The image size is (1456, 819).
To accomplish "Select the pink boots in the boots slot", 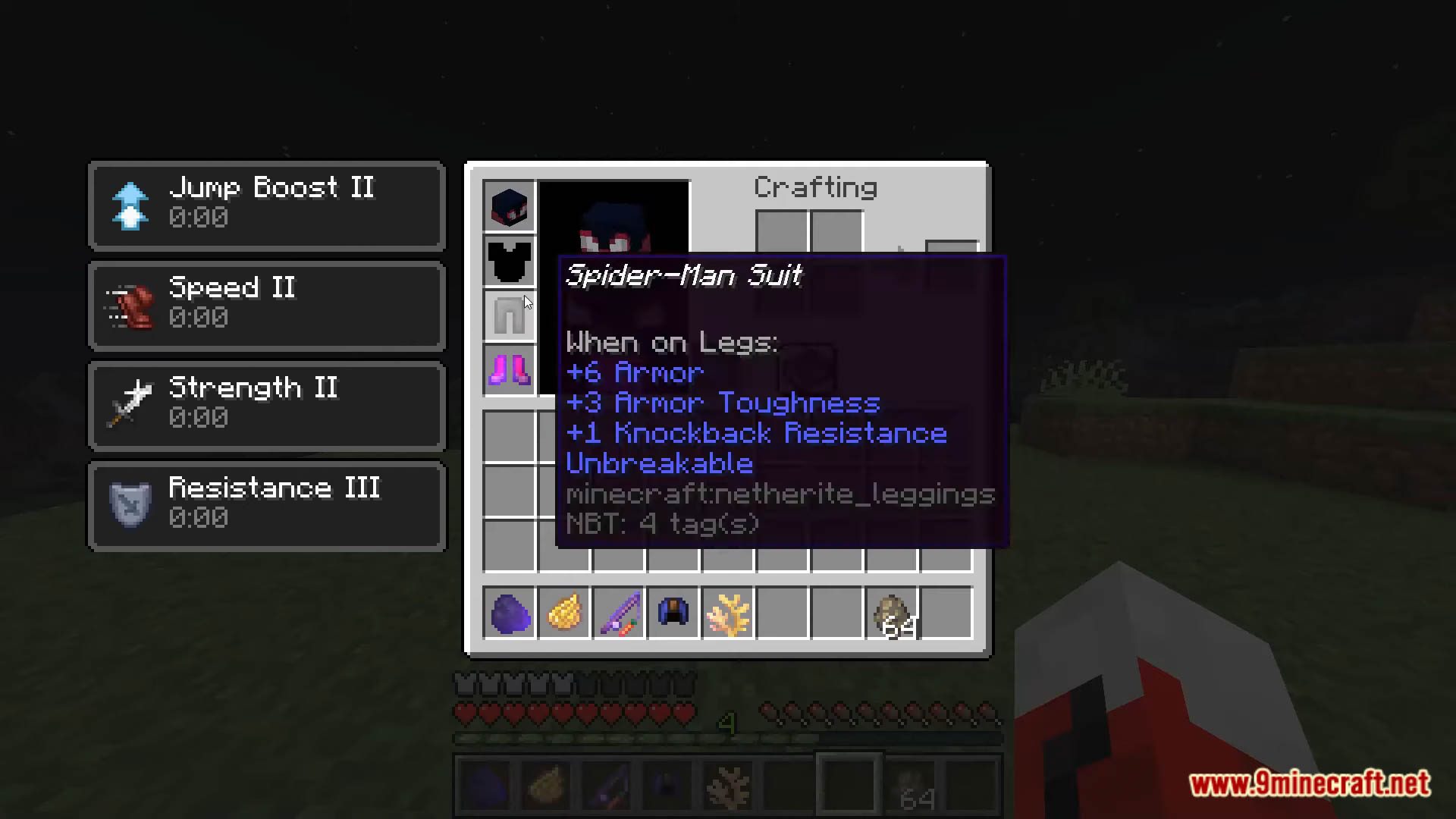I will point(509,369).
